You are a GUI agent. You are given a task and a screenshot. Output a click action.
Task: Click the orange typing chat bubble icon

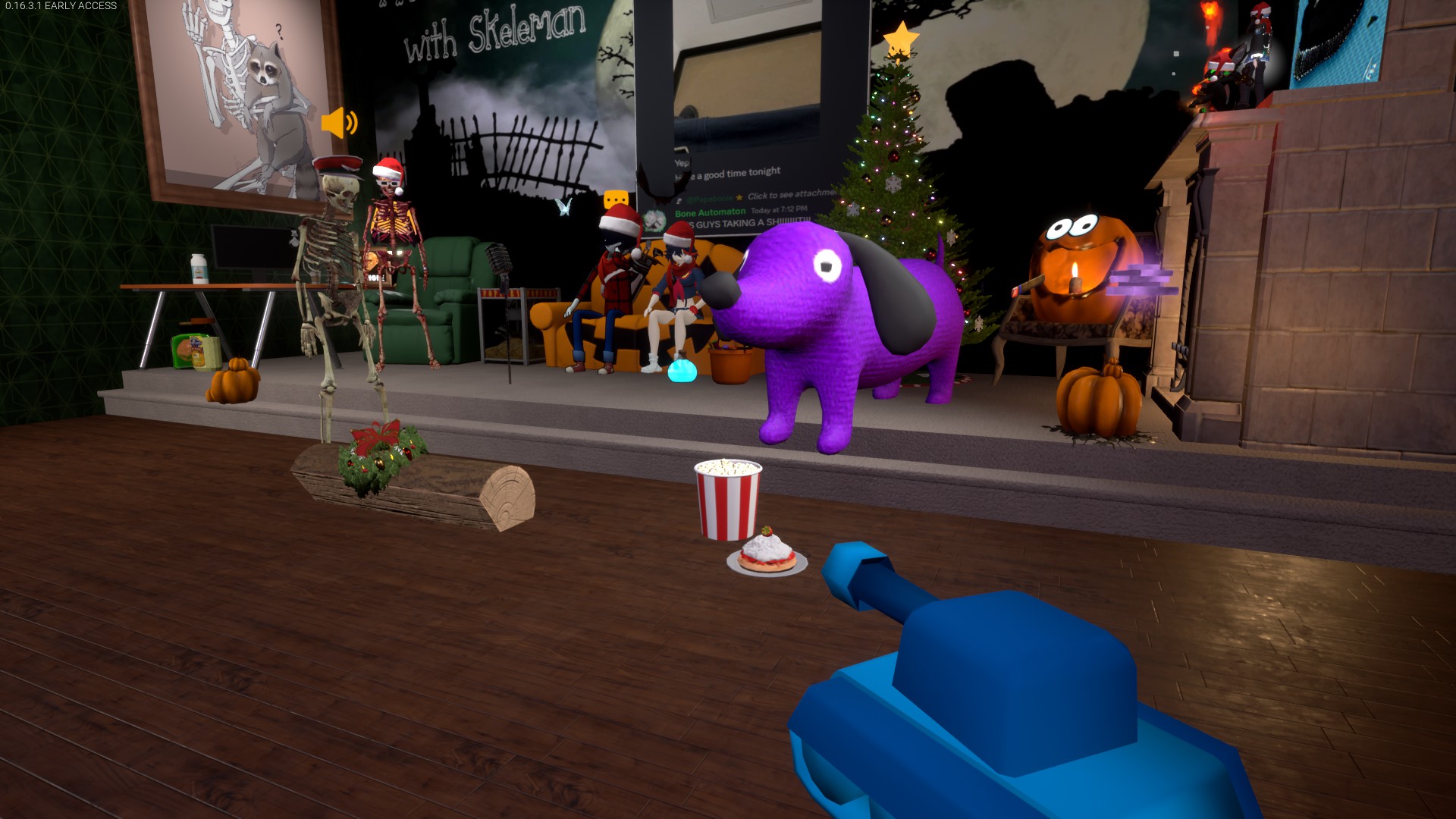coord(617,199)
